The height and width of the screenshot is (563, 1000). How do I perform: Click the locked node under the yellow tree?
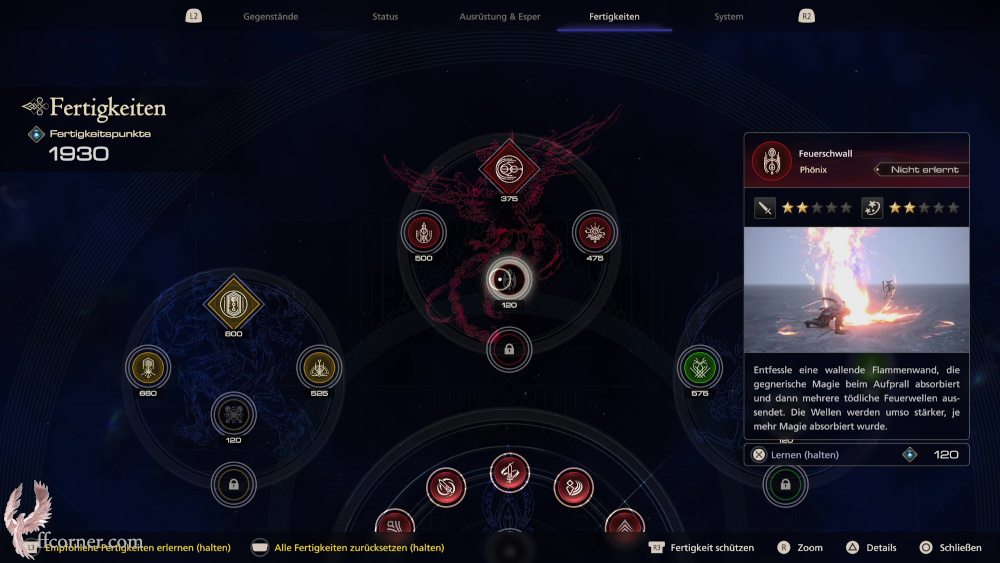pyautogui.click(x=233, y=485)
